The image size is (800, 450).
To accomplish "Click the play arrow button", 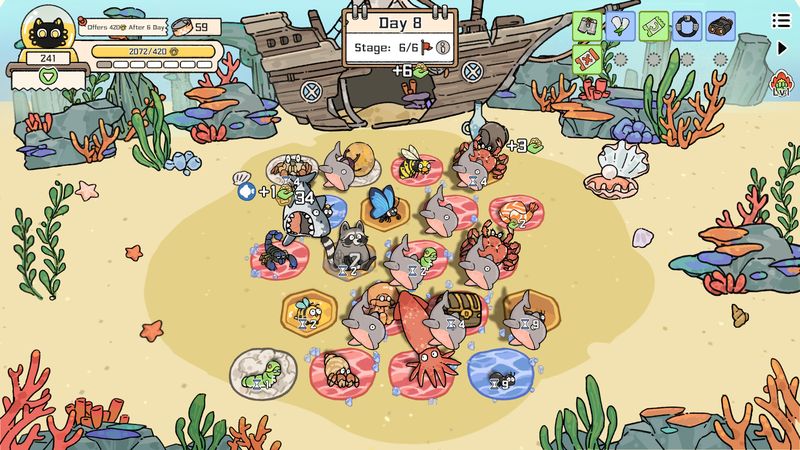I will pyautogui.click(x=782, y=47).
